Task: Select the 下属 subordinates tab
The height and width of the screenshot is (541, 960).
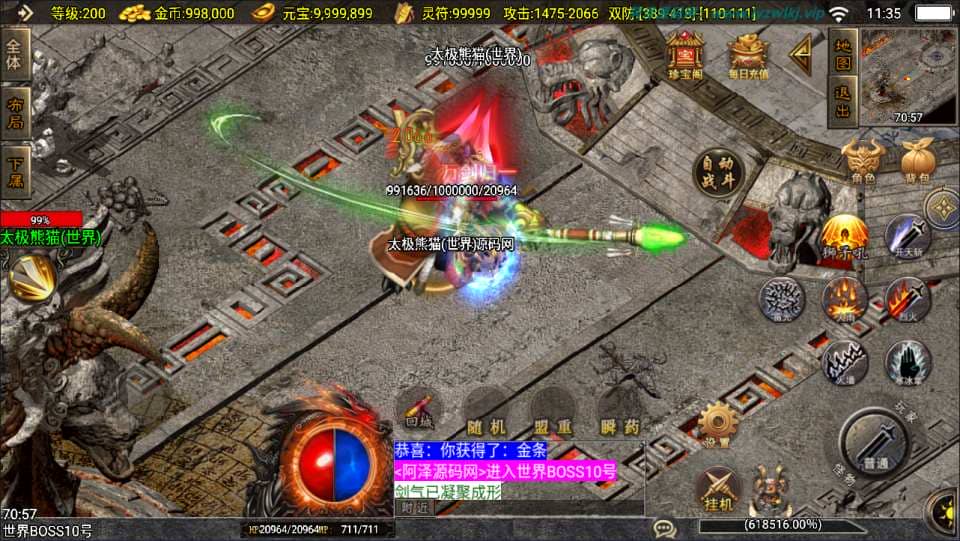Action: [16, 171]
